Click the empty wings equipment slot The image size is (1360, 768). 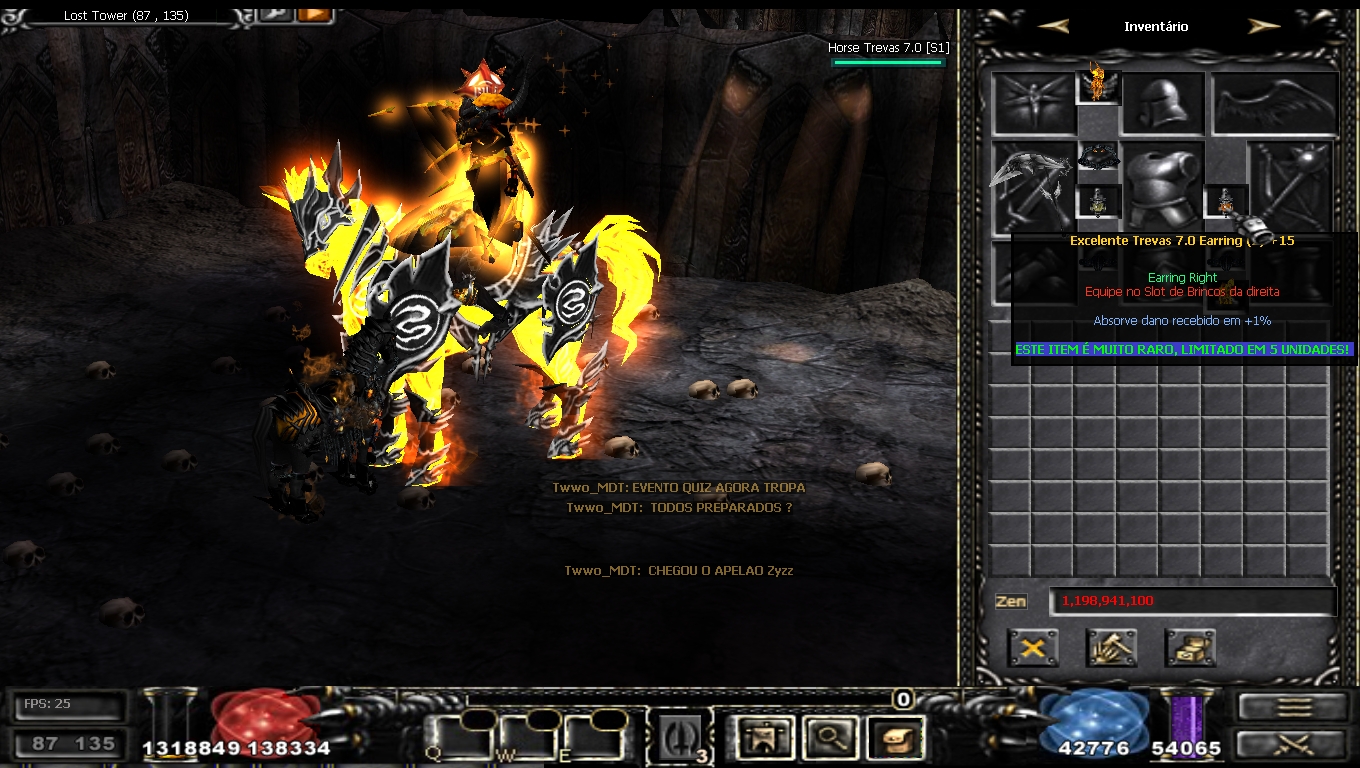1275,103
